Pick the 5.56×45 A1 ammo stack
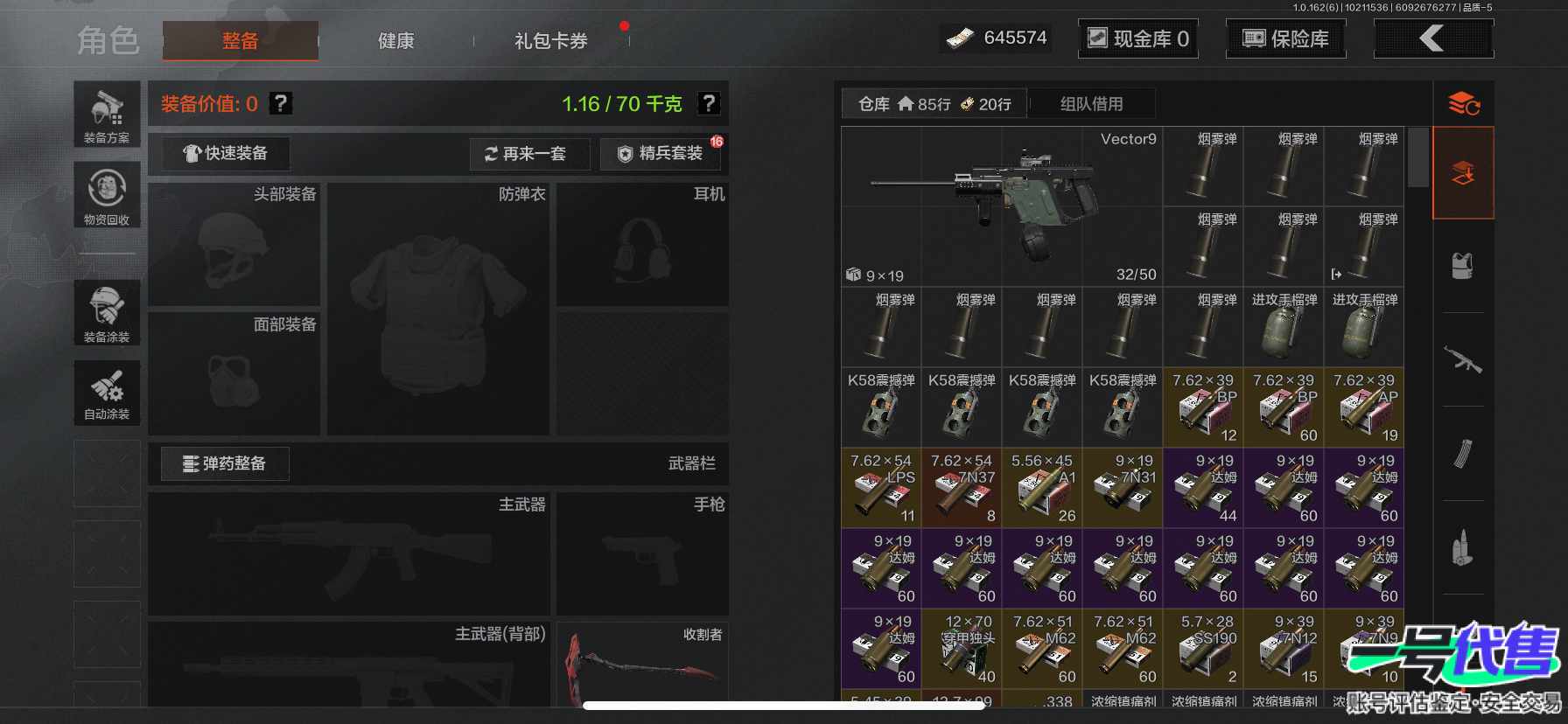Image resolution: width=1568 pixels, height=724 pixels. click(1042, 488)
